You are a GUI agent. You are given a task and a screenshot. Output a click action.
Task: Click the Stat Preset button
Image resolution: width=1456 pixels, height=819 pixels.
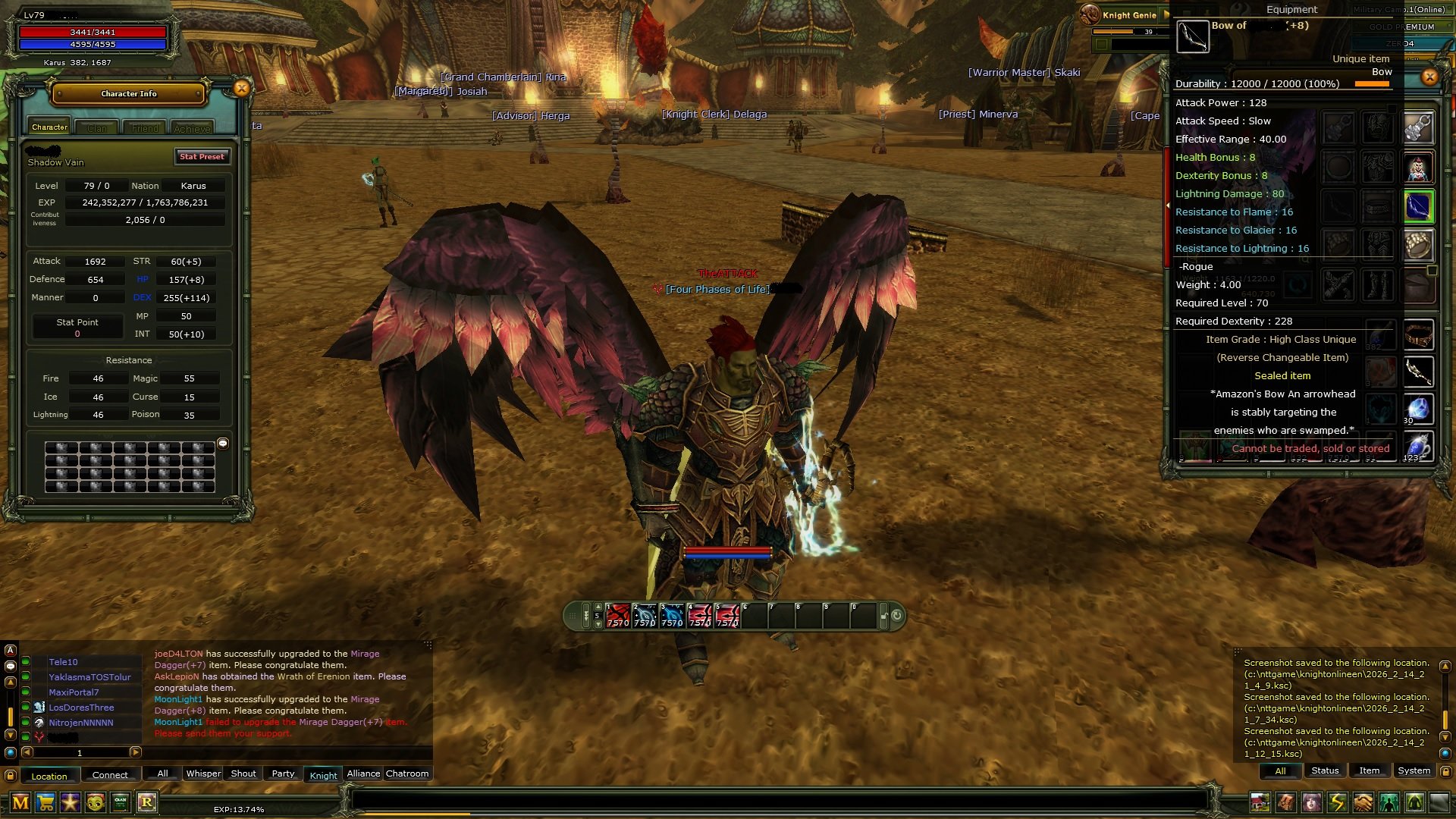tap(202, 157)
